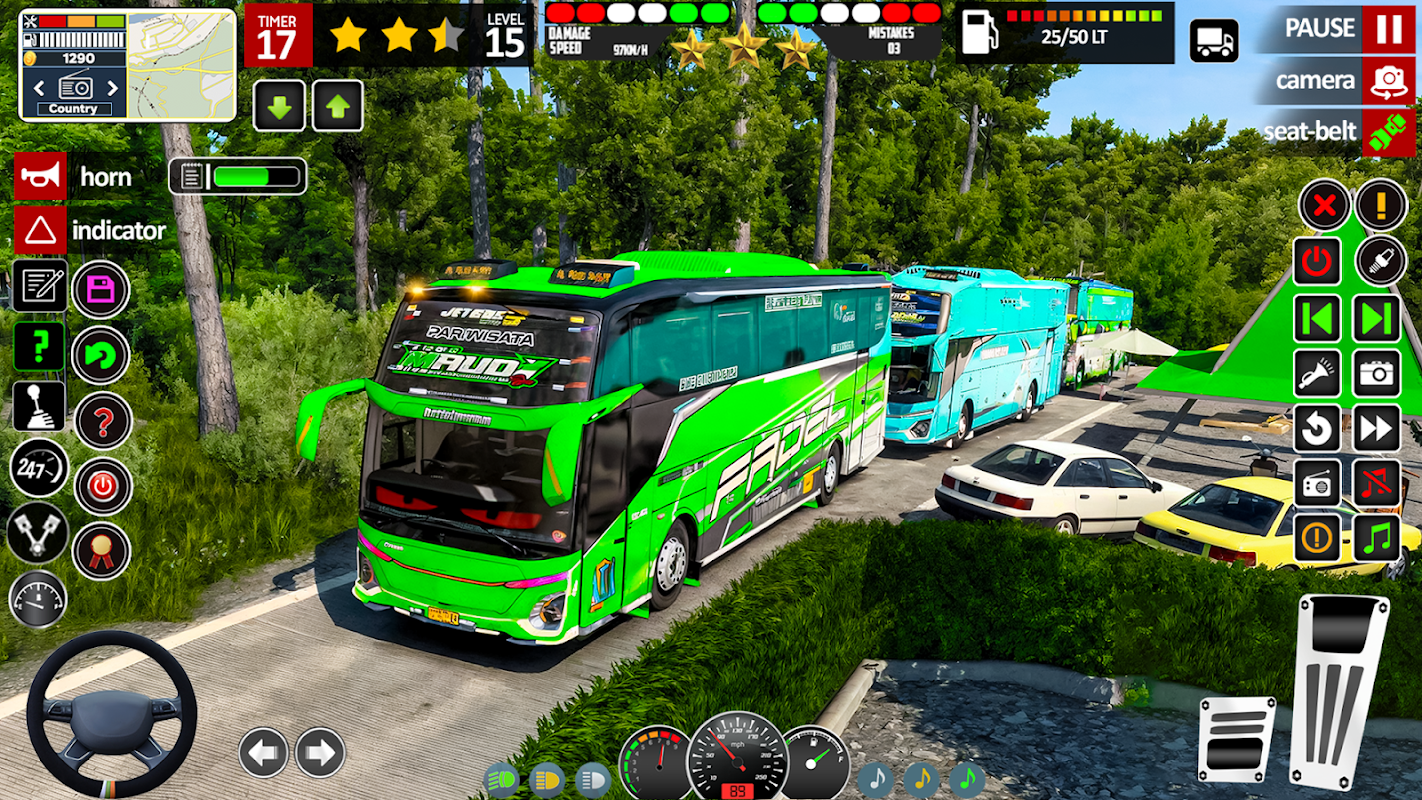Pause the game with the PAUSE button

1388,29
